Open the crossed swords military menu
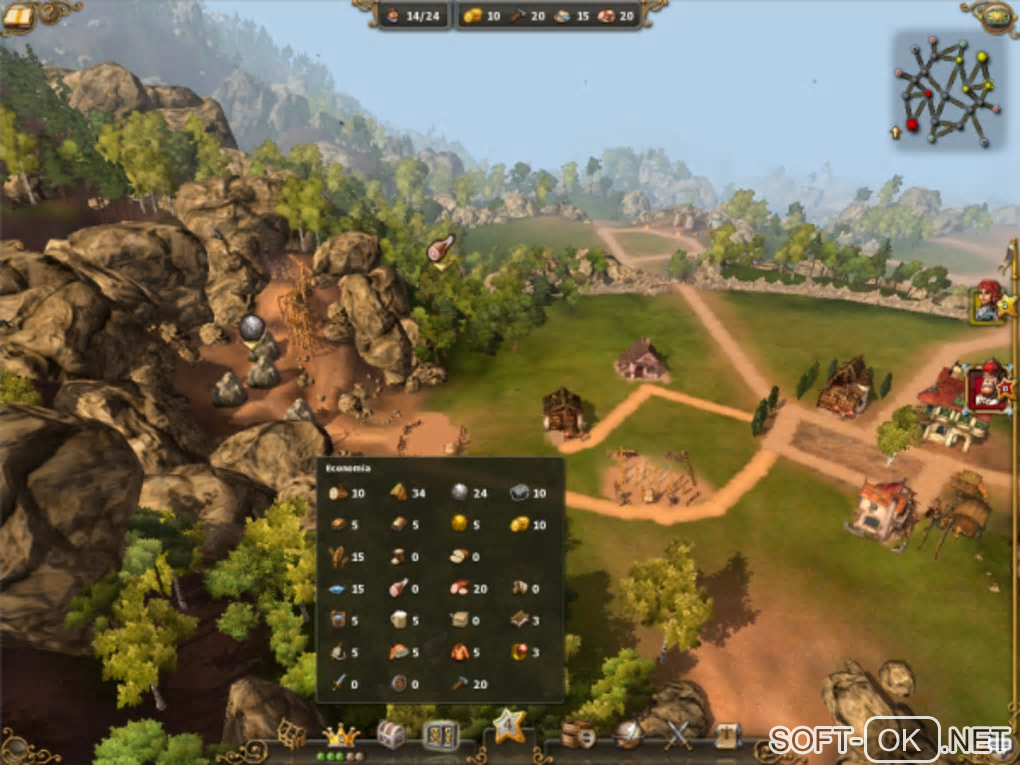Image resolution: width=1020 pixels, height=765 pixels. [679, 735]
